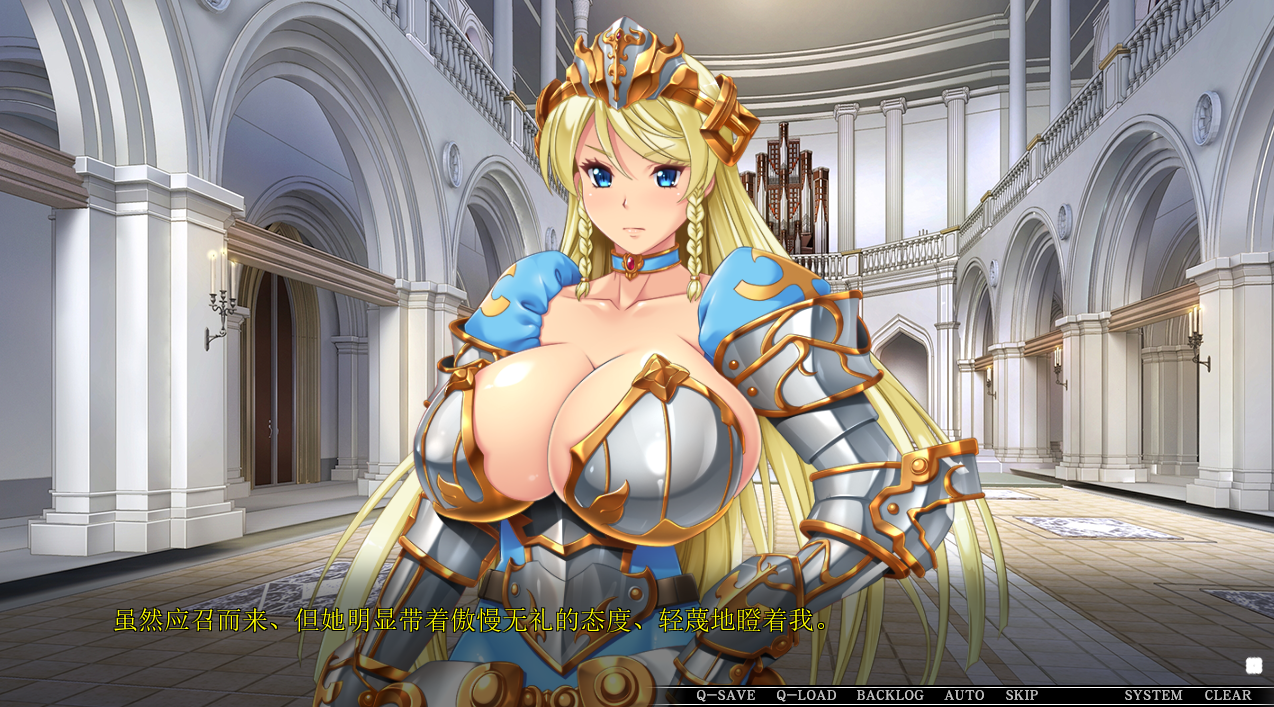Hide the text box with CLEAR
Image resolution: width=1274 pixels, height=707 pixels.
coord(1227,695)
